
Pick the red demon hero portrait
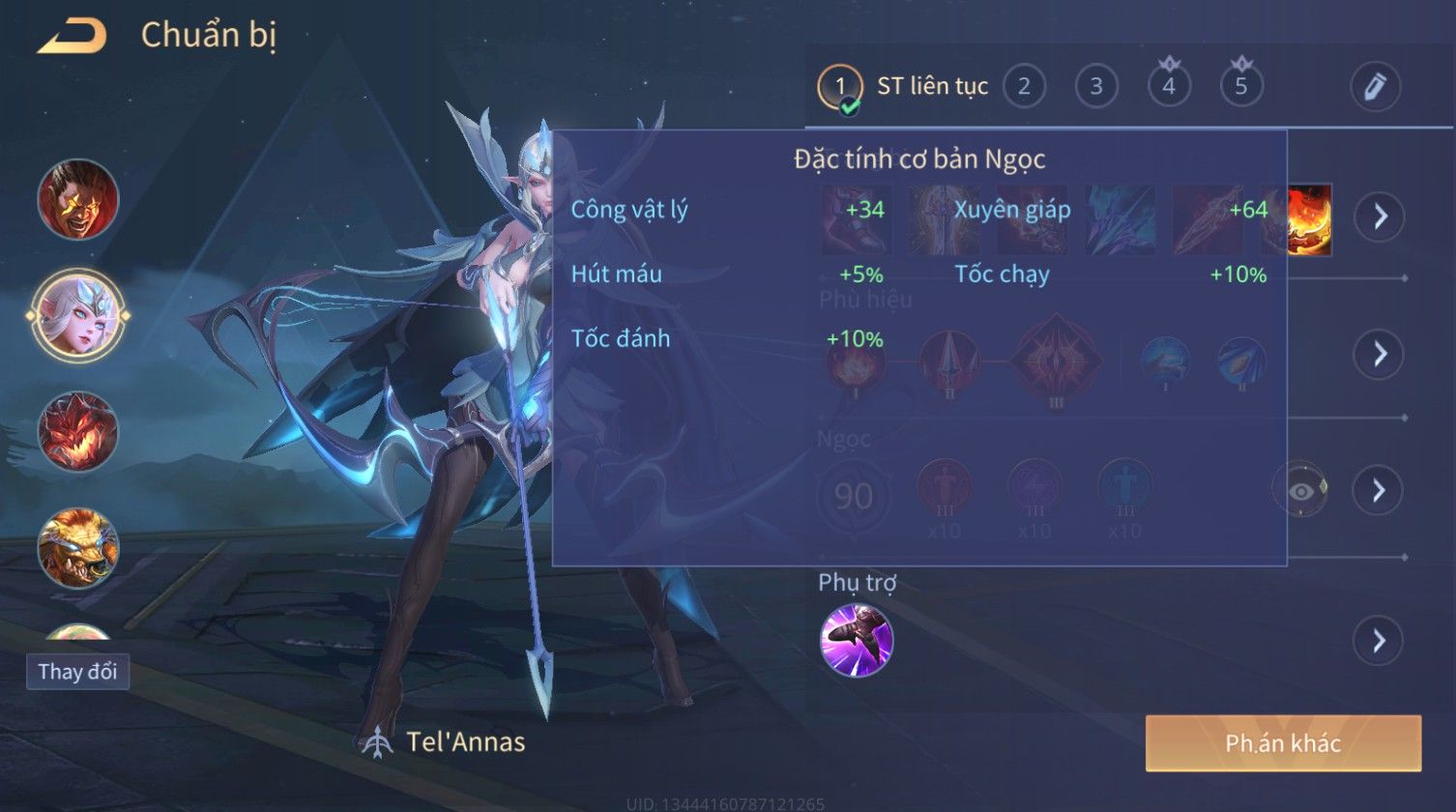[78, 431]
